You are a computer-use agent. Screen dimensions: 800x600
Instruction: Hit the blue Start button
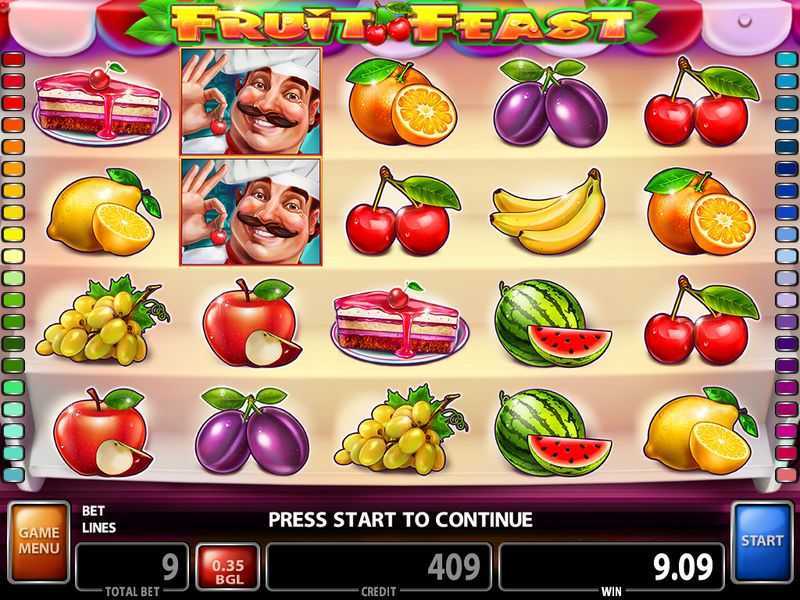coord(762,541)
